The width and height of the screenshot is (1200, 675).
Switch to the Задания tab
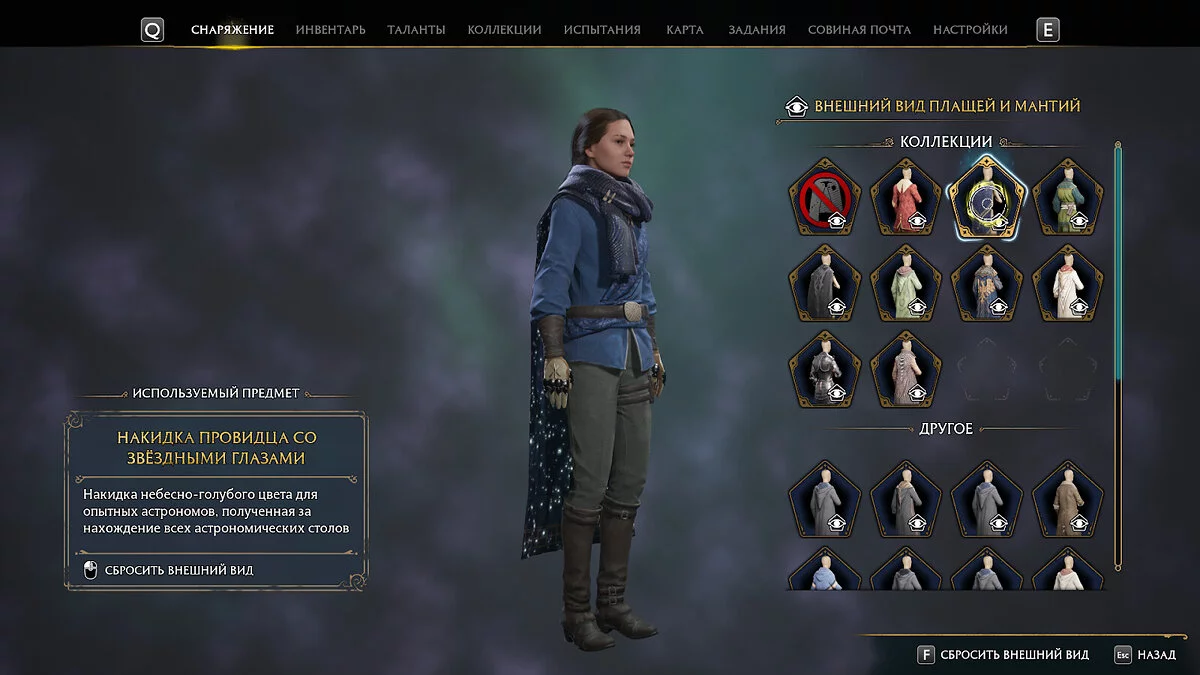(756, 30)
